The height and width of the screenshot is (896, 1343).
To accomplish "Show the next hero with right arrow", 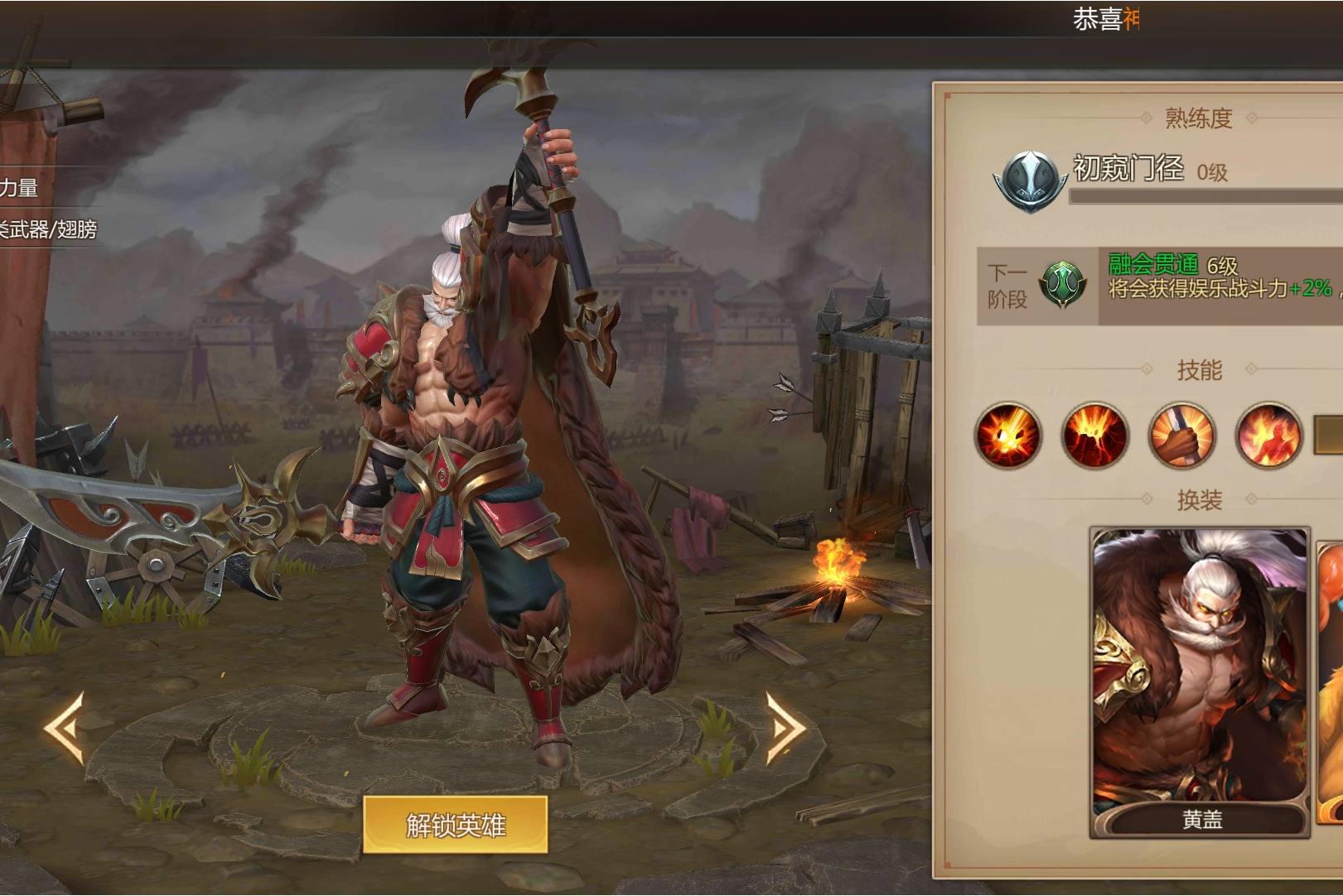I will (x=785, y=727).
